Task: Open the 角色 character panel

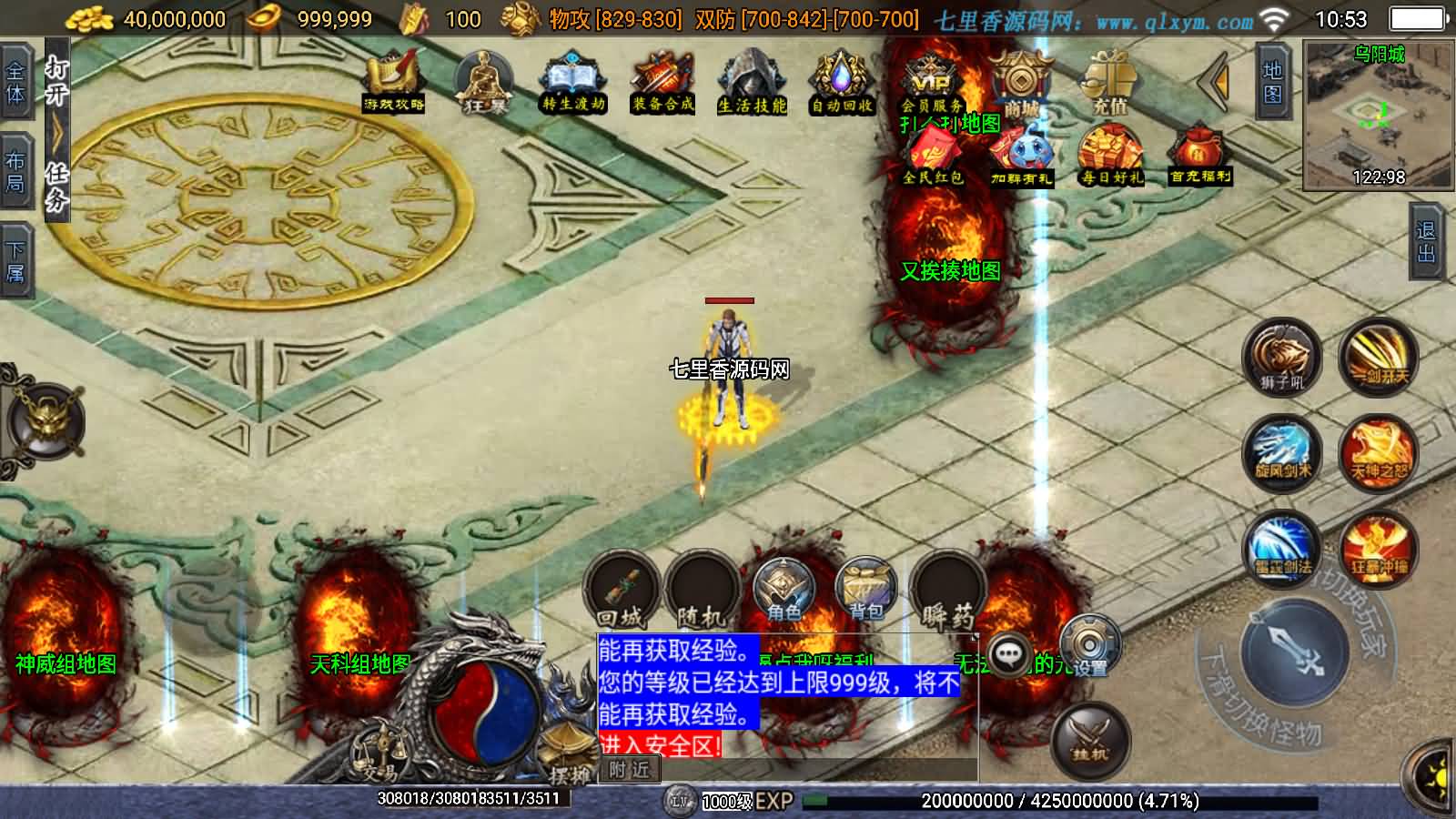Action: tap(784, 590)
